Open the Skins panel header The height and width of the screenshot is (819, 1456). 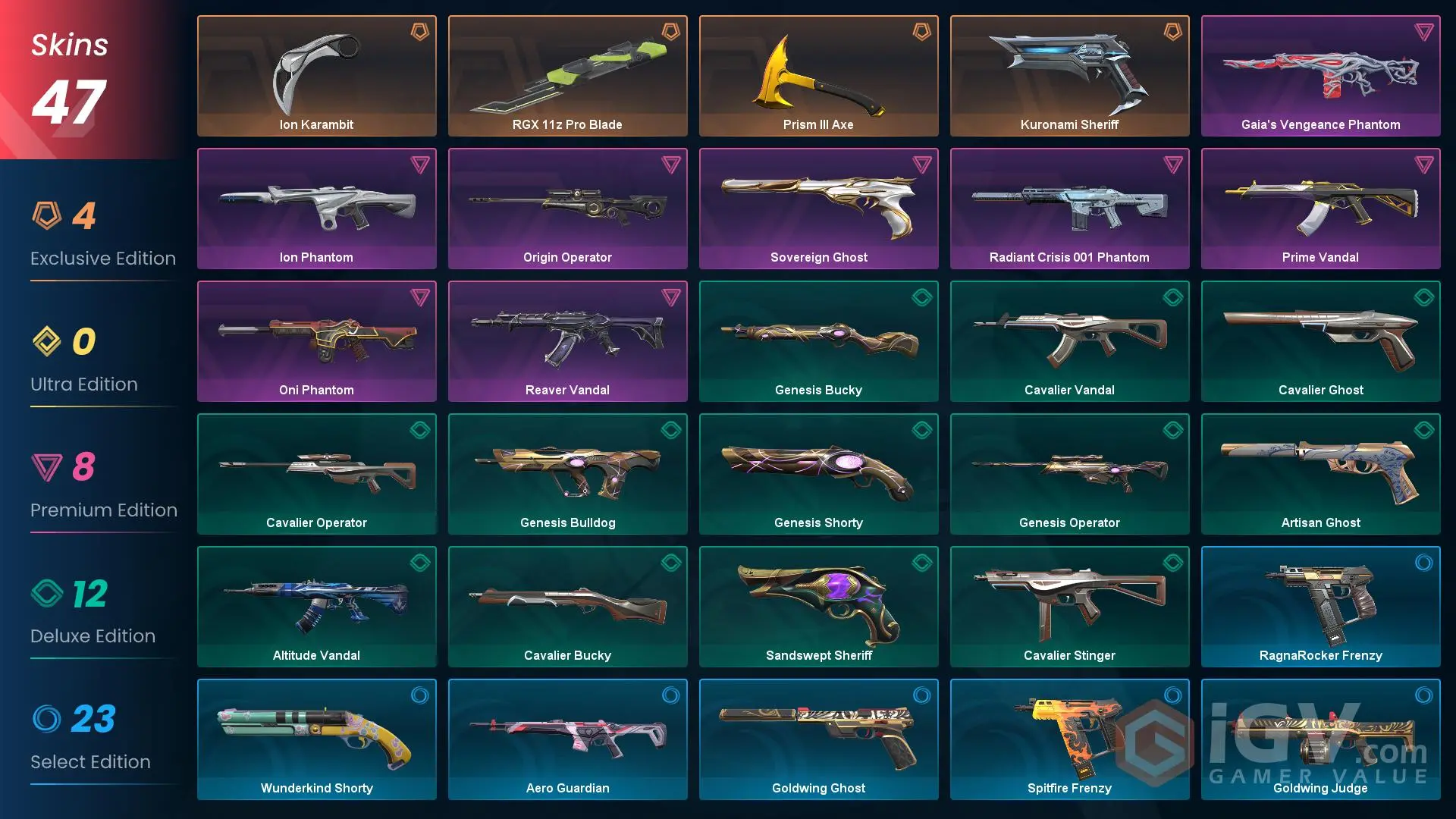point(68,45)
